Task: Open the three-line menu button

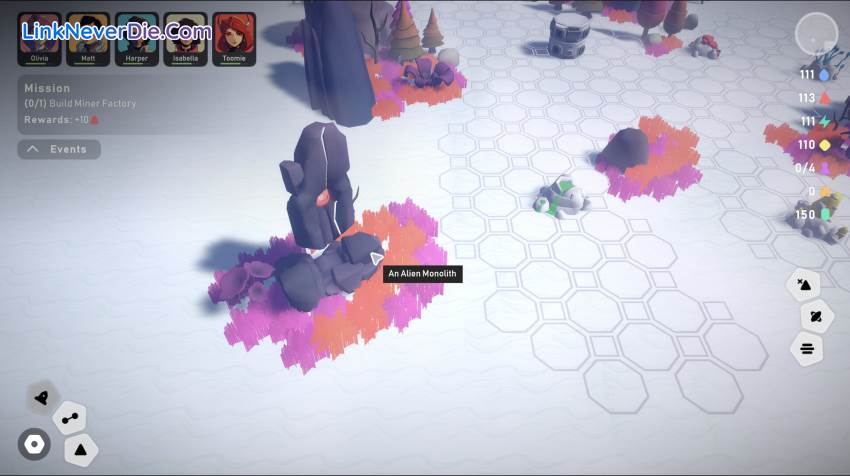Action: point(807,349)
